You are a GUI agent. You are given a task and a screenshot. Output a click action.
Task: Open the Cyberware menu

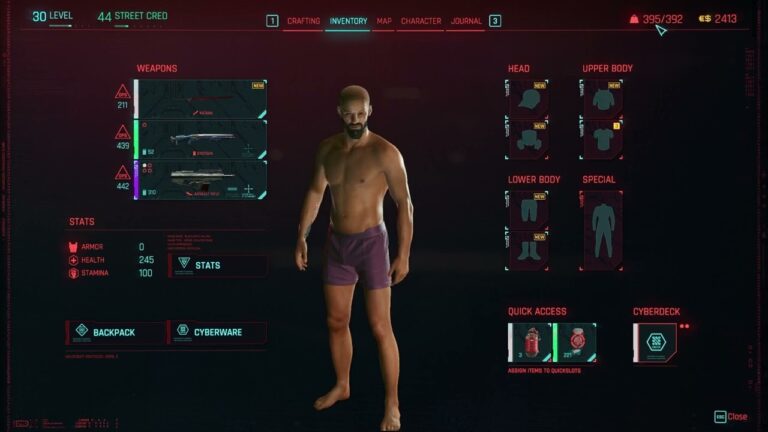[216, 332]
